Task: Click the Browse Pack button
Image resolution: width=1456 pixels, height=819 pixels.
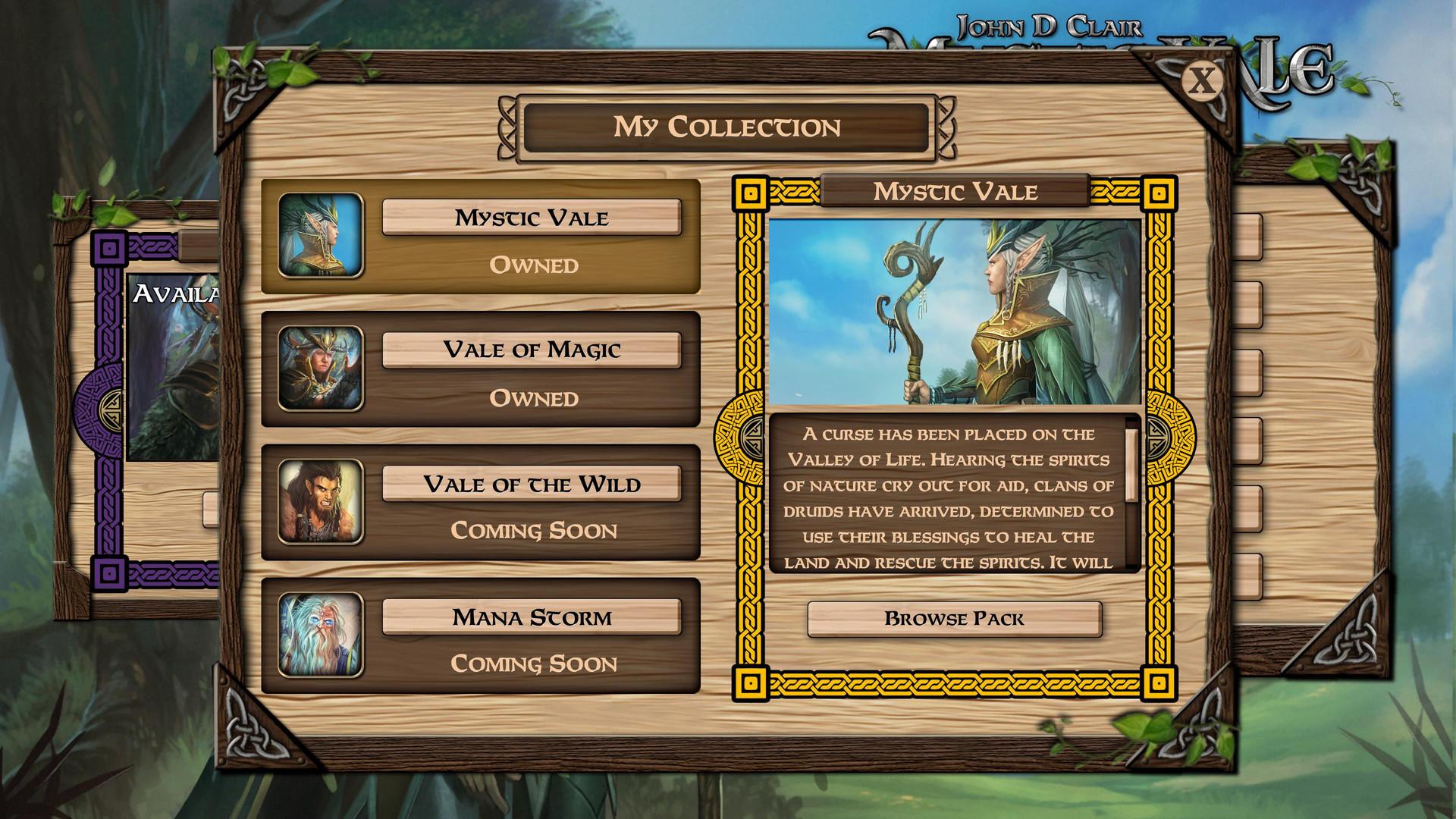Action: (953, 619)
